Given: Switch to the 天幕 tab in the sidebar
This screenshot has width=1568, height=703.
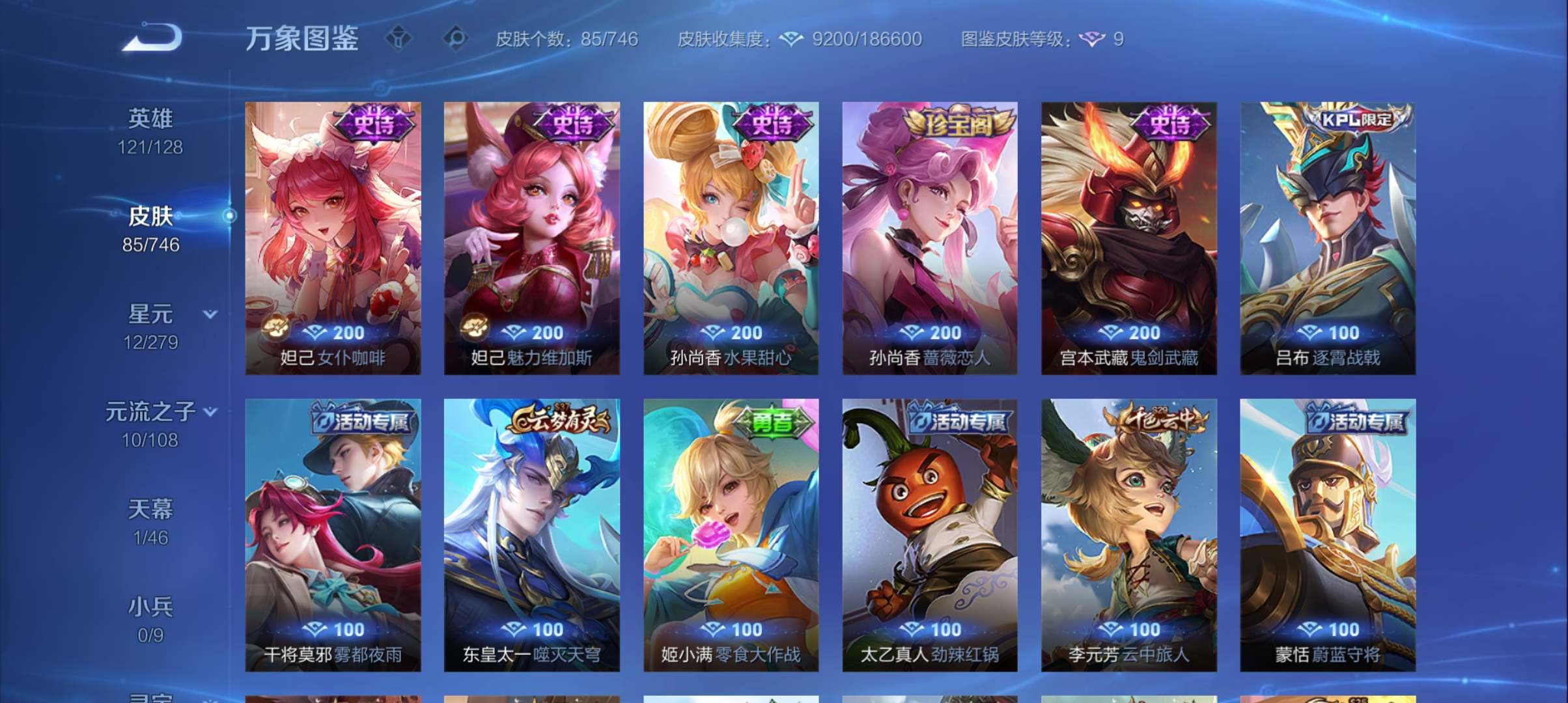Looking at the screenshot, I should point(151,514).
